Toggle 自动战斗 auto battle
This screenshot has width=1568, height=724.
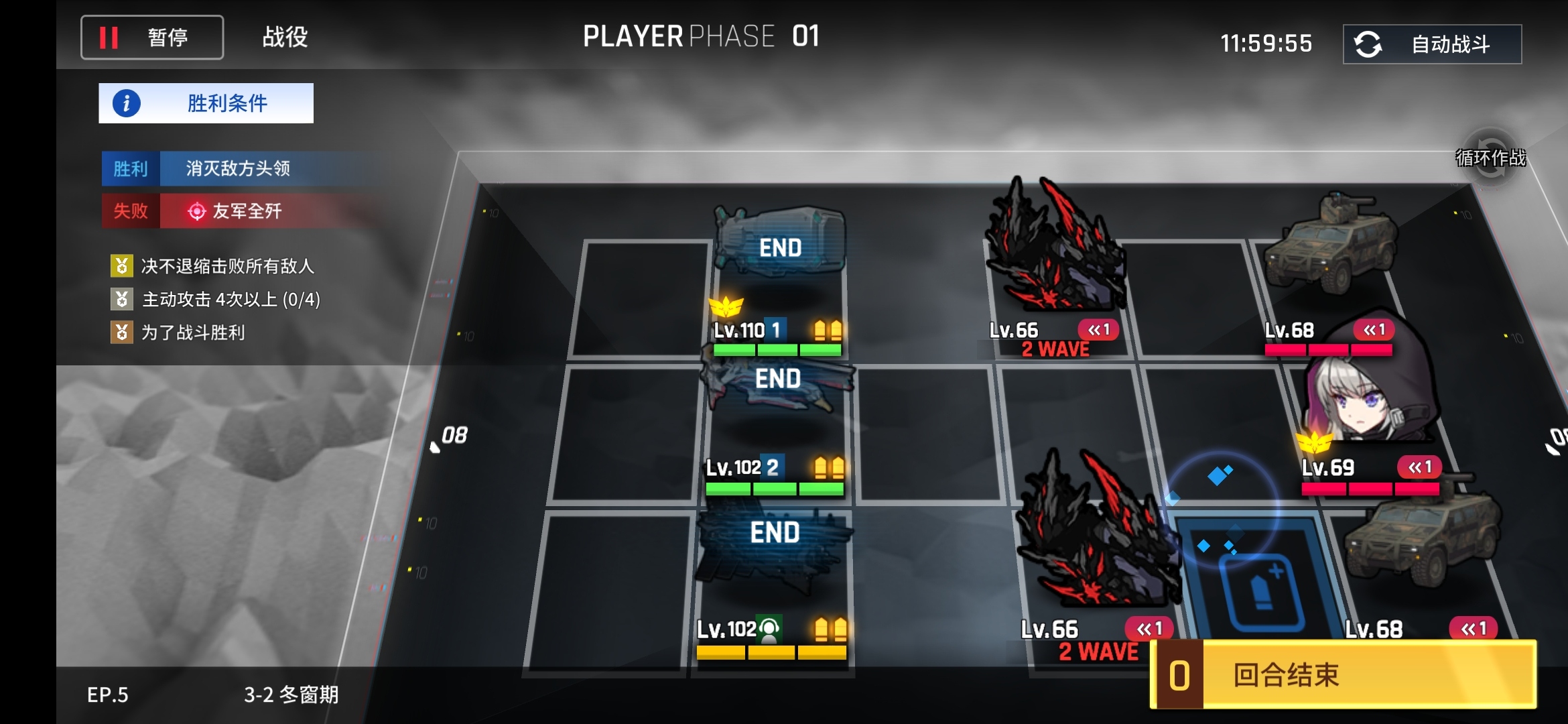[x=1432, y=44]
